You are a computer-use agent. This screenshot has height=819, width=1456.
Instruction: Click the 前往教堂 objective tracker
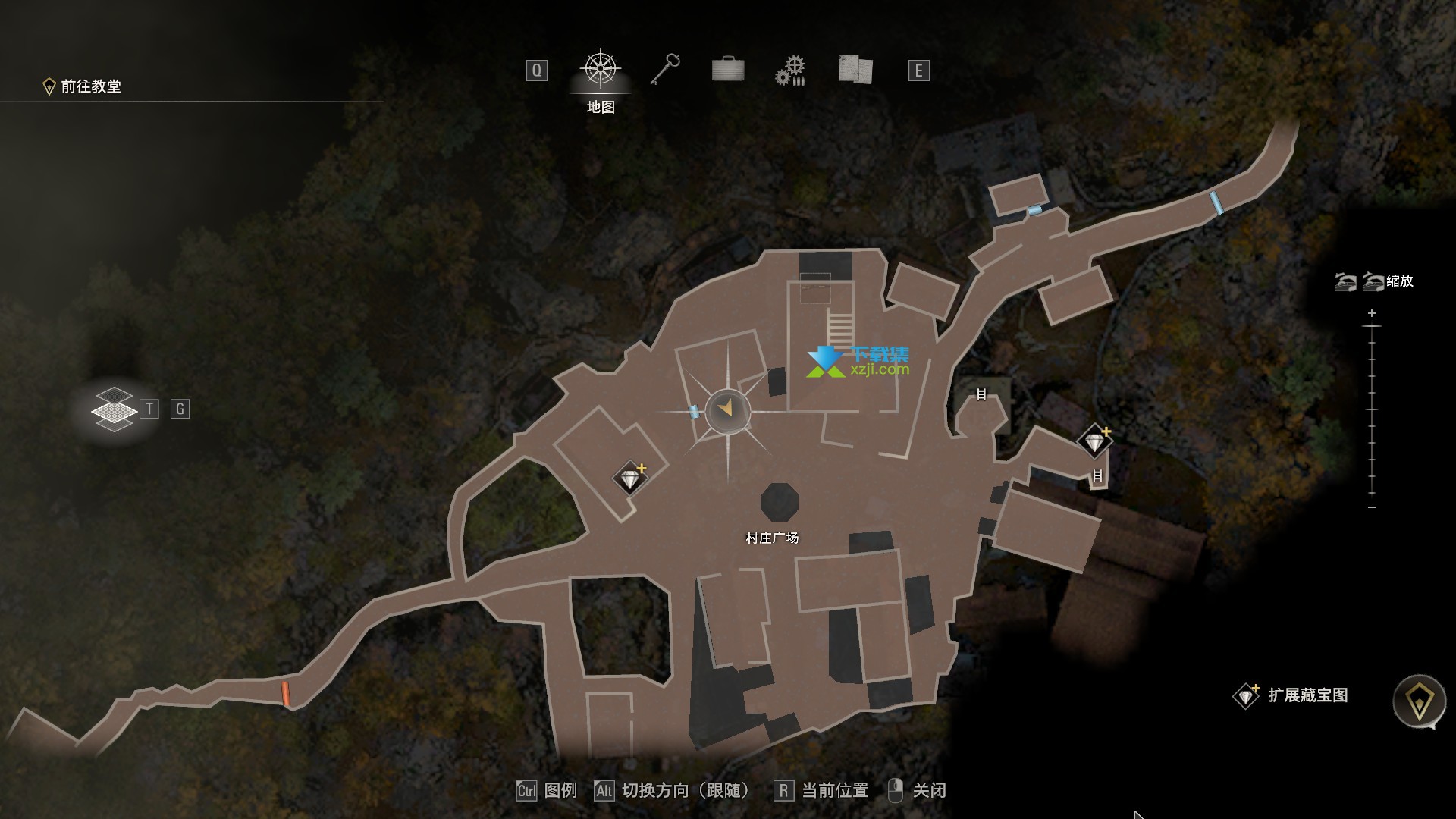point(83,86)
